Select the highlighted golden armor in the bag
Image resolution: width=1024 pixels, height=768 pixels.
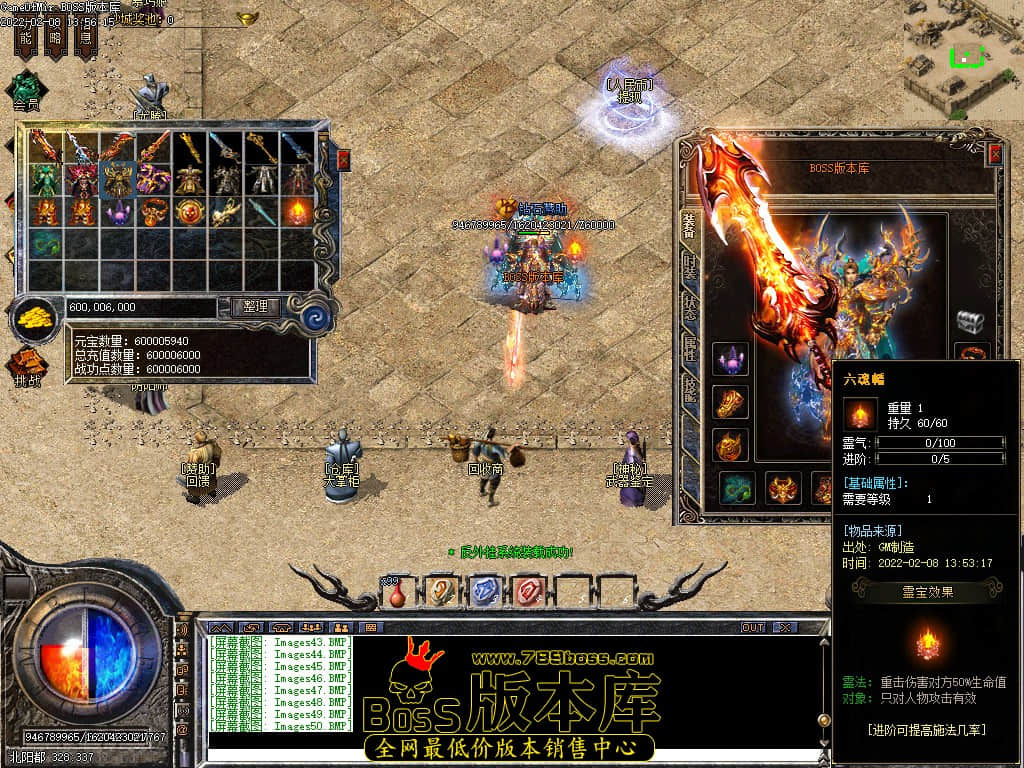(117, 179)
